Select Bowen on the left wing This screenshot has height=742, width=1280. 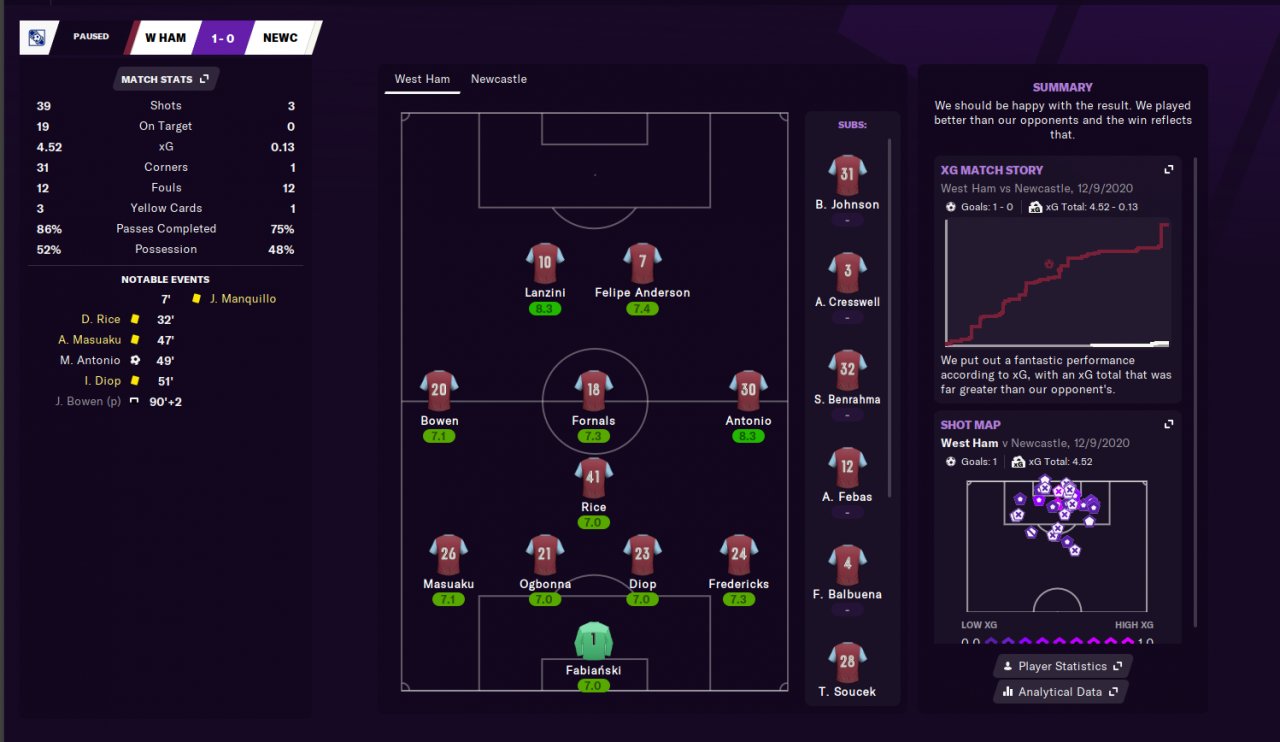click(x=439, y=392)
